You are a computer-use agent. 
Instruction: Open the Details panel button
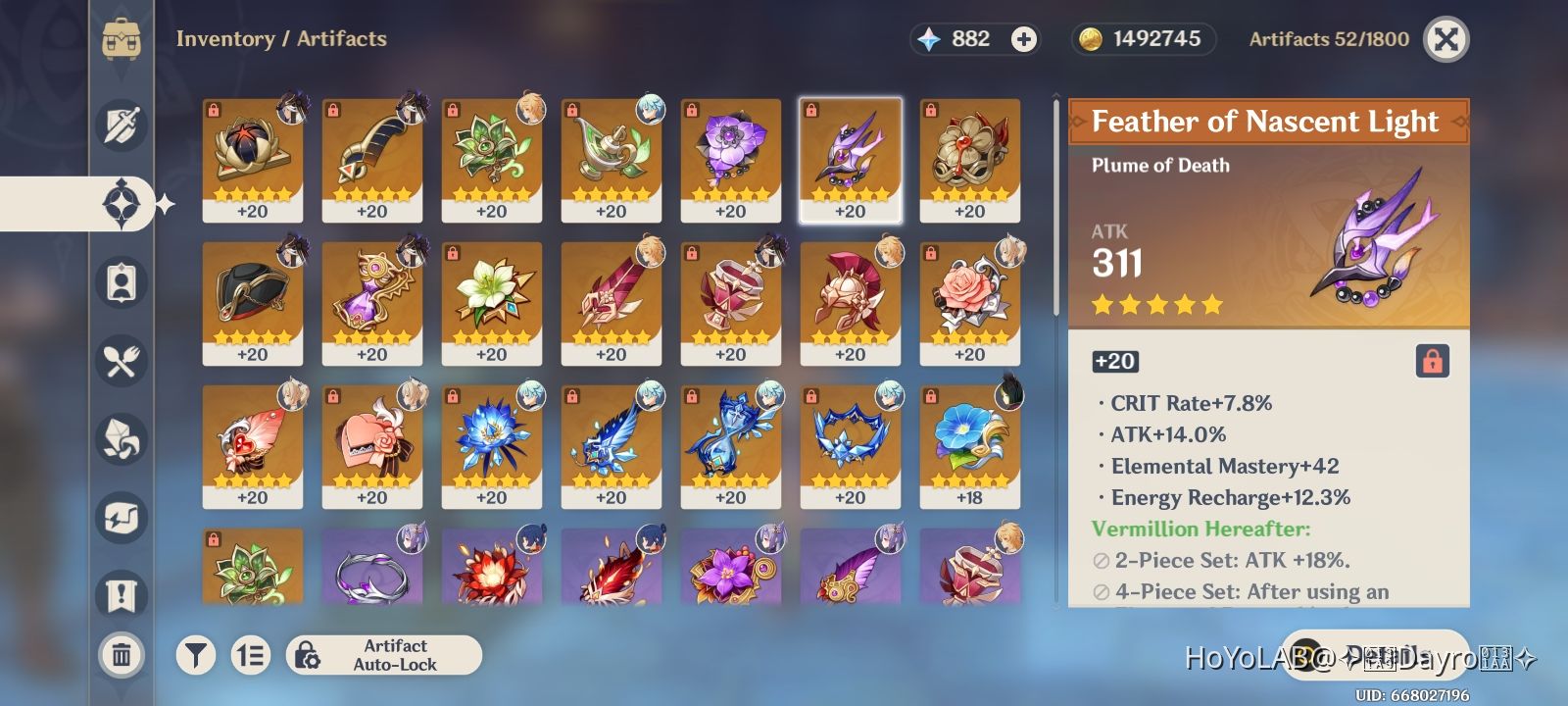(1376, 651)
